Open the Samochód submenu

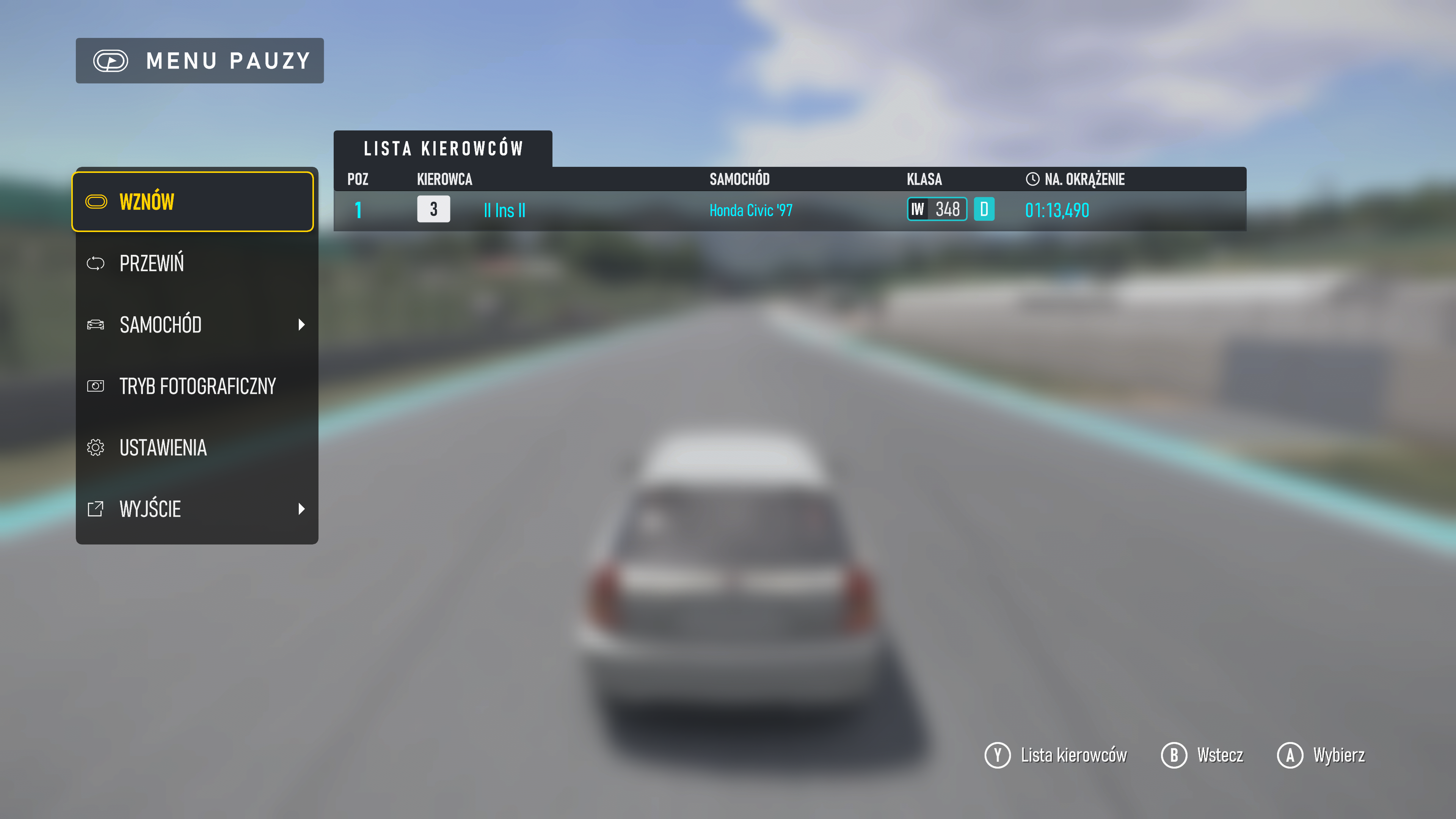(x=192, y=325)
